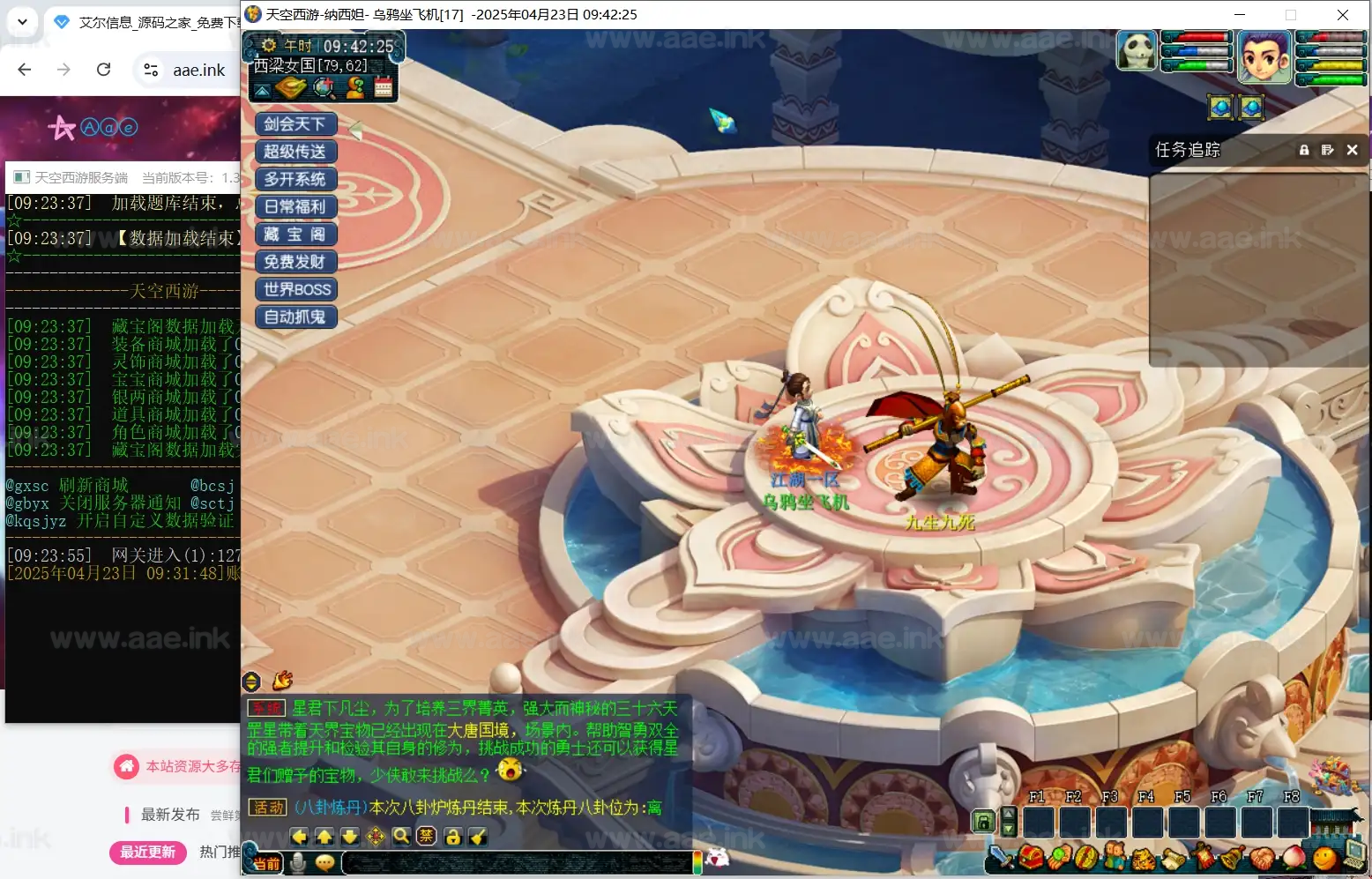Close the game window
The height and width of the screenshot is (879, 1372).
[1342, 14]
